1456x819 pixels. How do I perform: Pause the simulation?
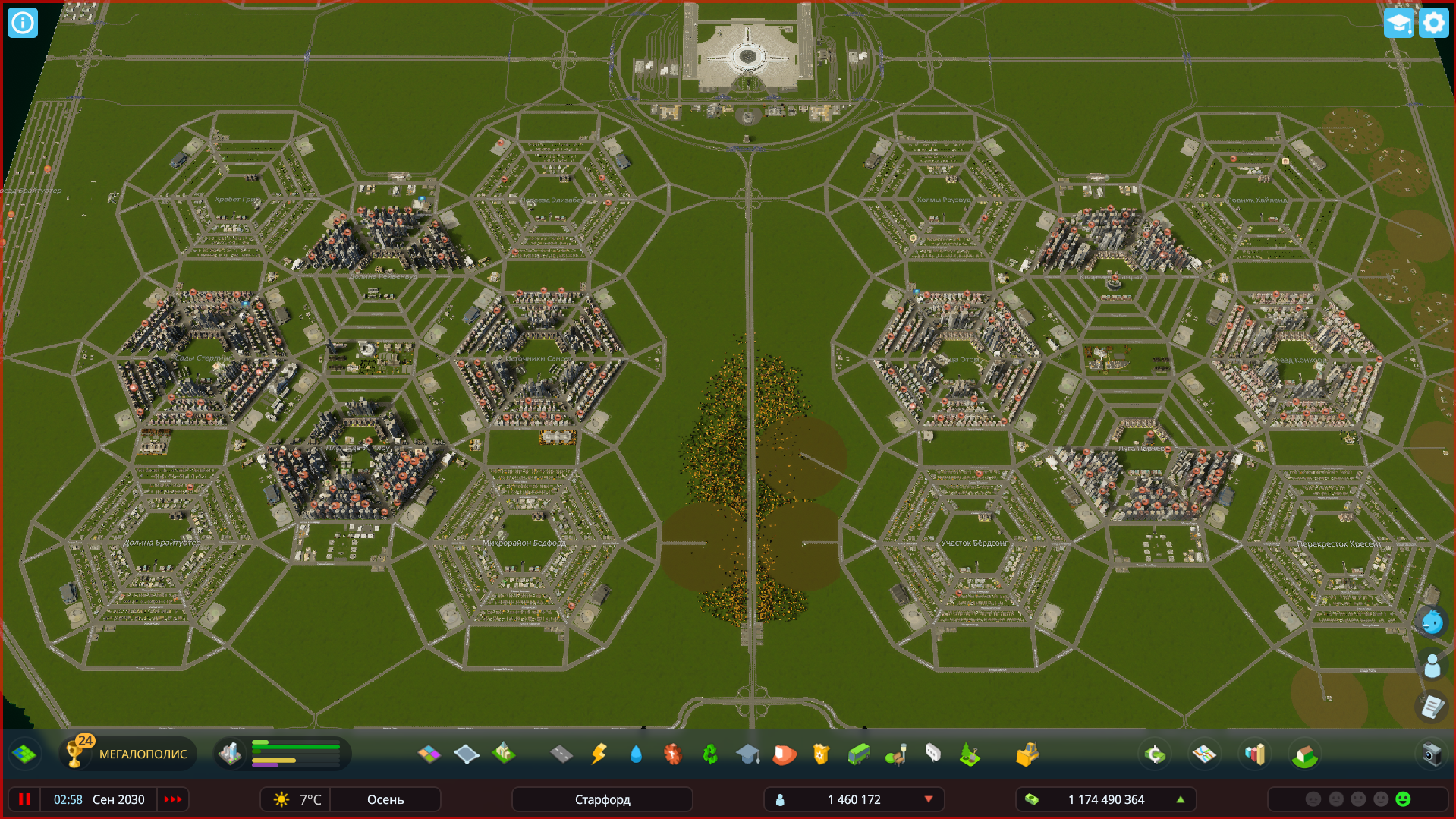(x=25, y=799)
